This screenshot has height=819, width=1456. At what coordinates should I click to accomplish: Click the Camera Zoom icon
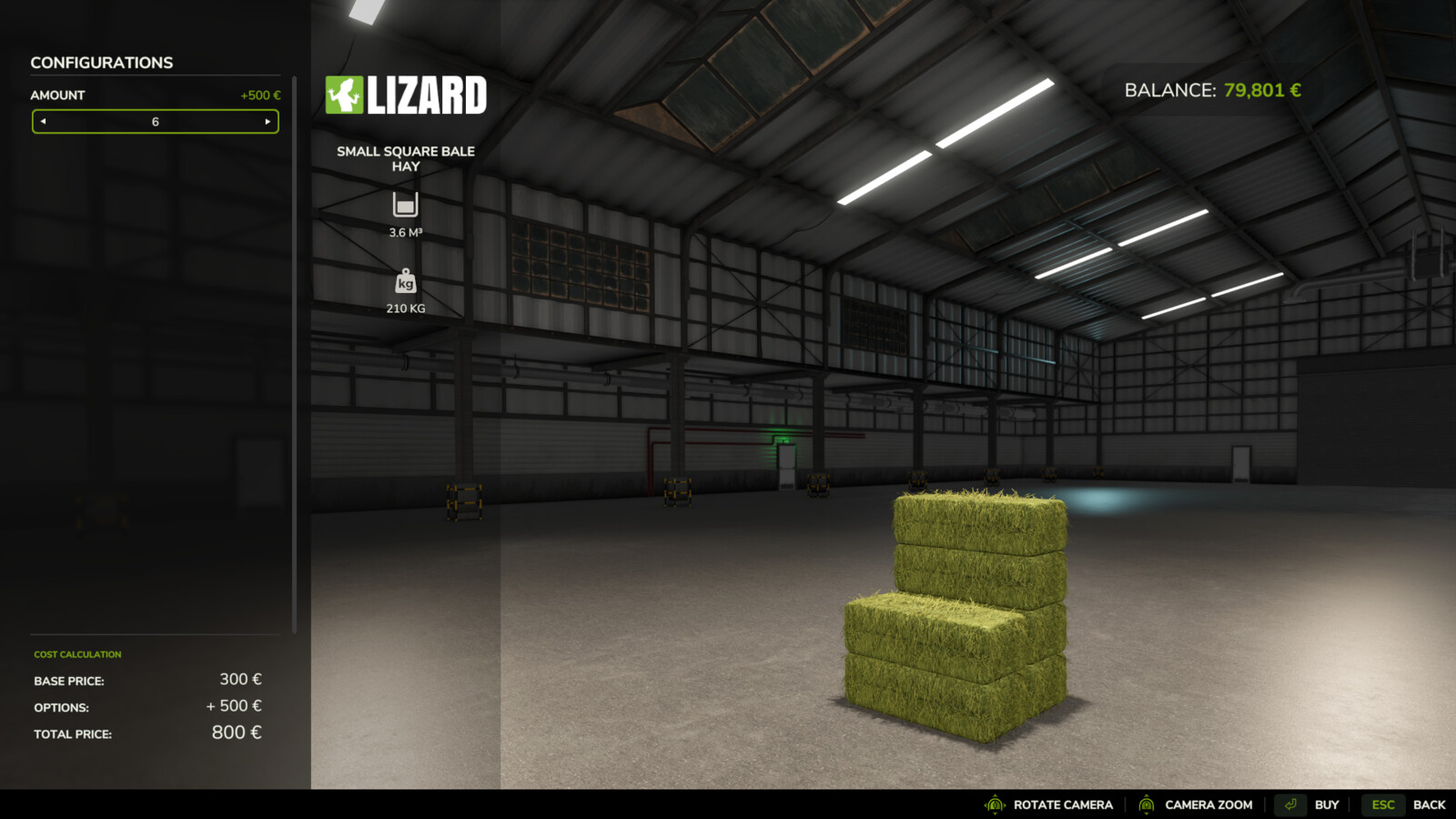coord(1147,804)
